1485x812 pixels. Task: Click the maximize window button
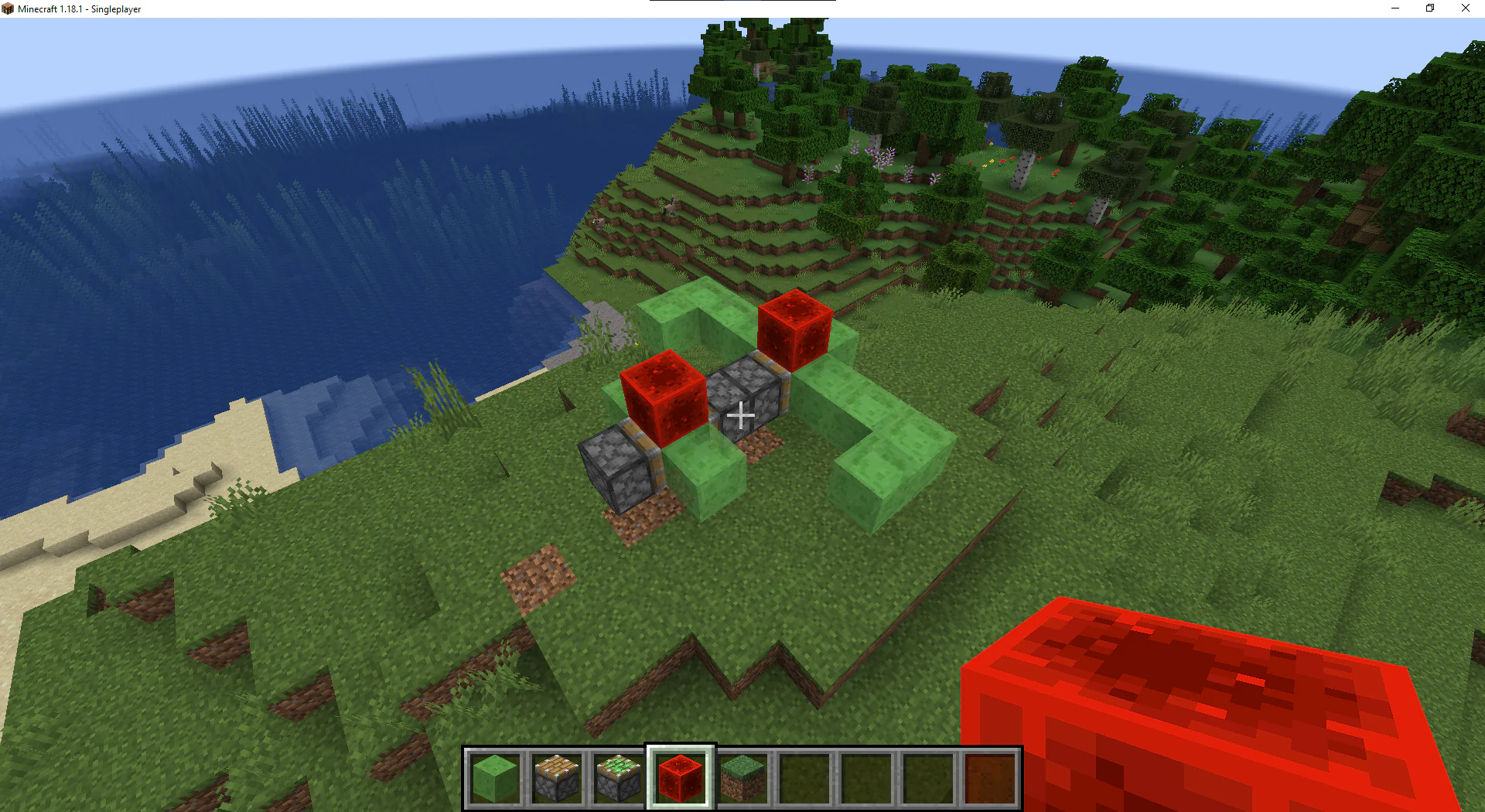coord(1429,9)
